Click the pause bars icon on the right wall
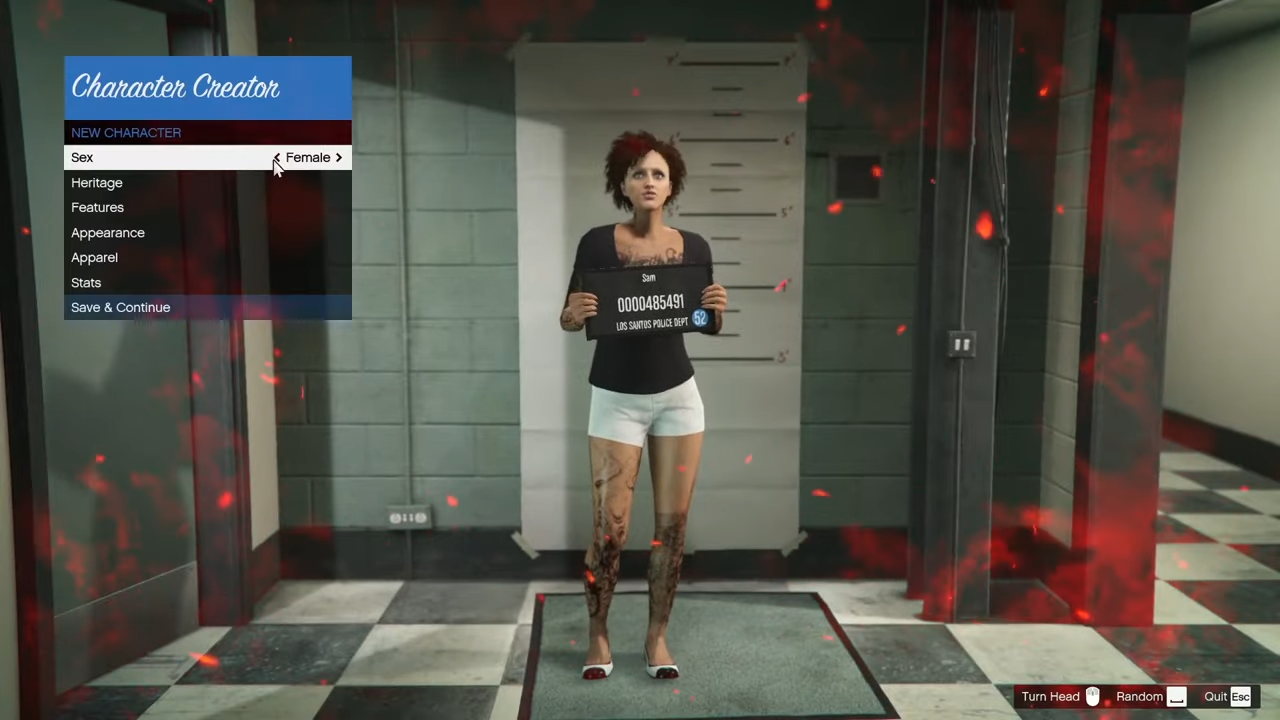Screen dimensions: 1280x720 962,344
